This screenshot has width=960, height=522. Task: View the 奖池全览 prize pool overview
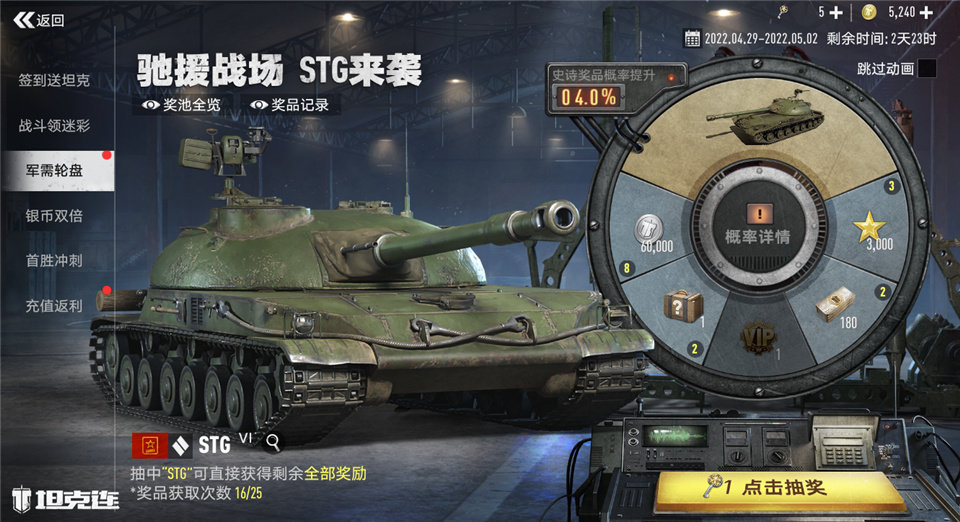point(181,104)
